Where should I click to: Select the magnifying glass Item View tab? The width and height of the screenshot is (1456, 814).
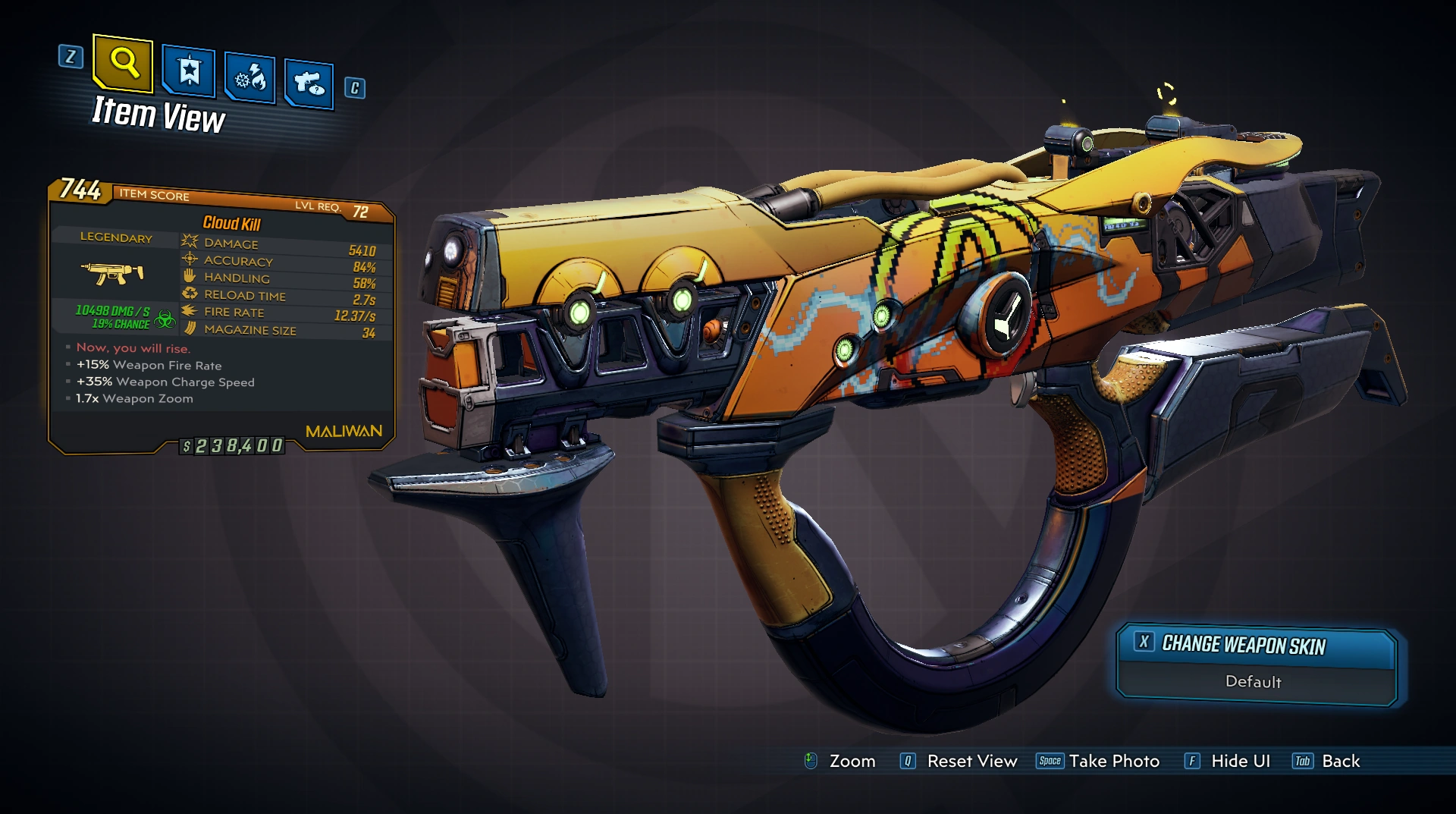point(124,62)
